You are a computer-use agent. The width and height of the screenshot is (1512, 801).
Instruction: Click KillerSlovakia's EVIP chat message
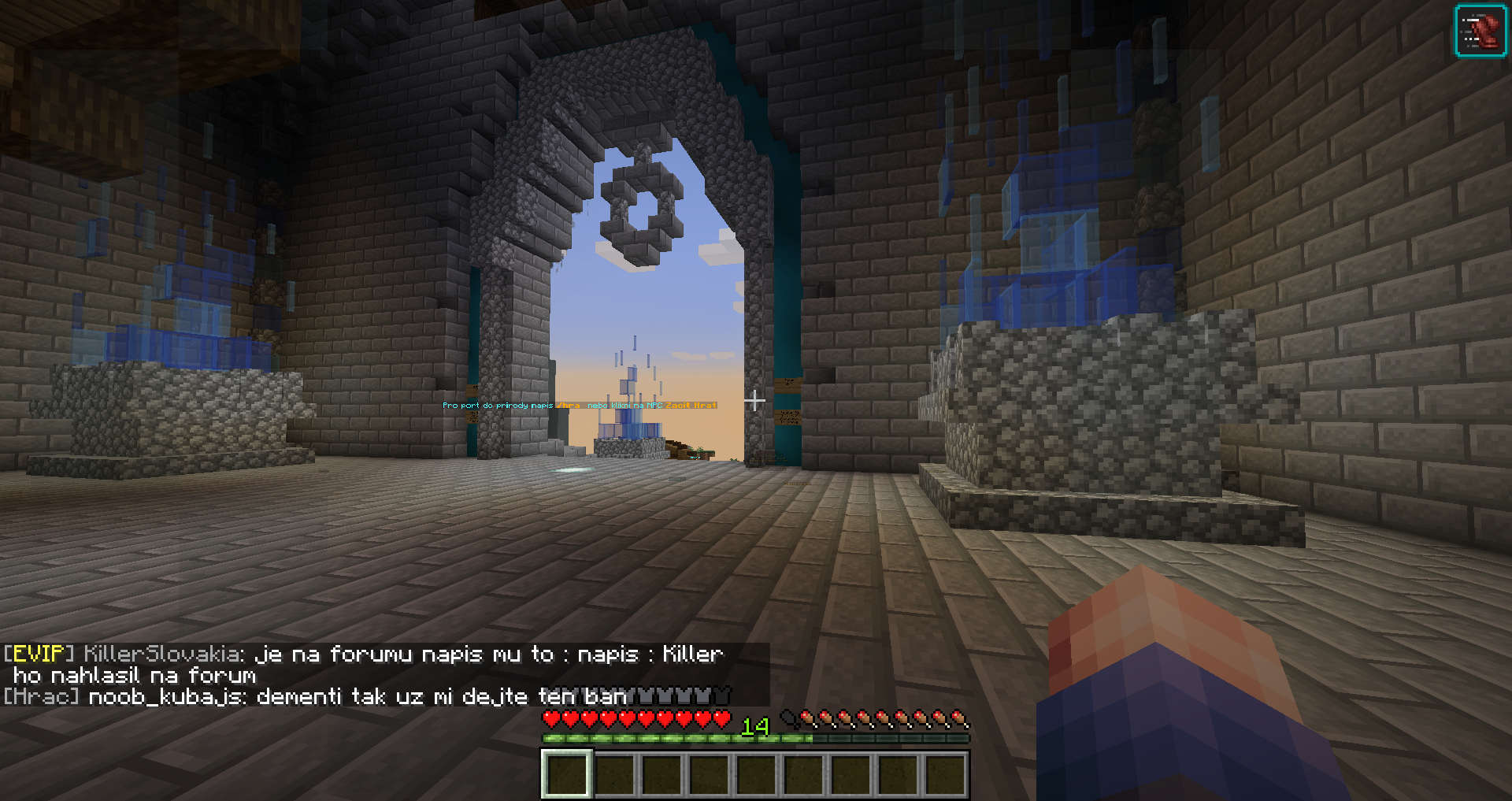click(x=363, y=664)
